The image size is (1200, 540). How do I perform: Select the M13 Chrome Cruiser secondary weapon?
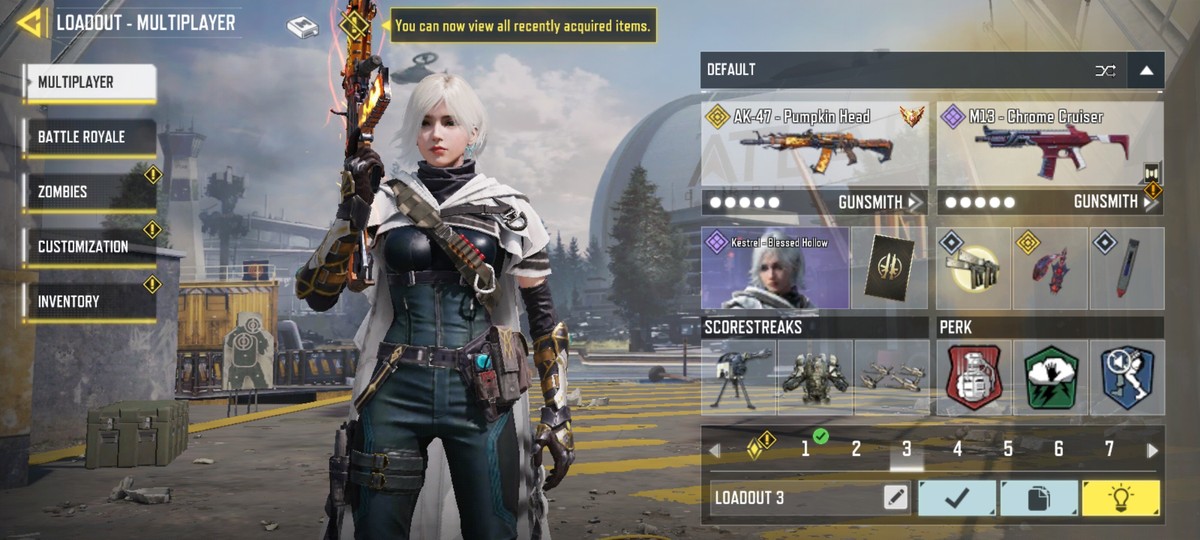(1049, 145)
